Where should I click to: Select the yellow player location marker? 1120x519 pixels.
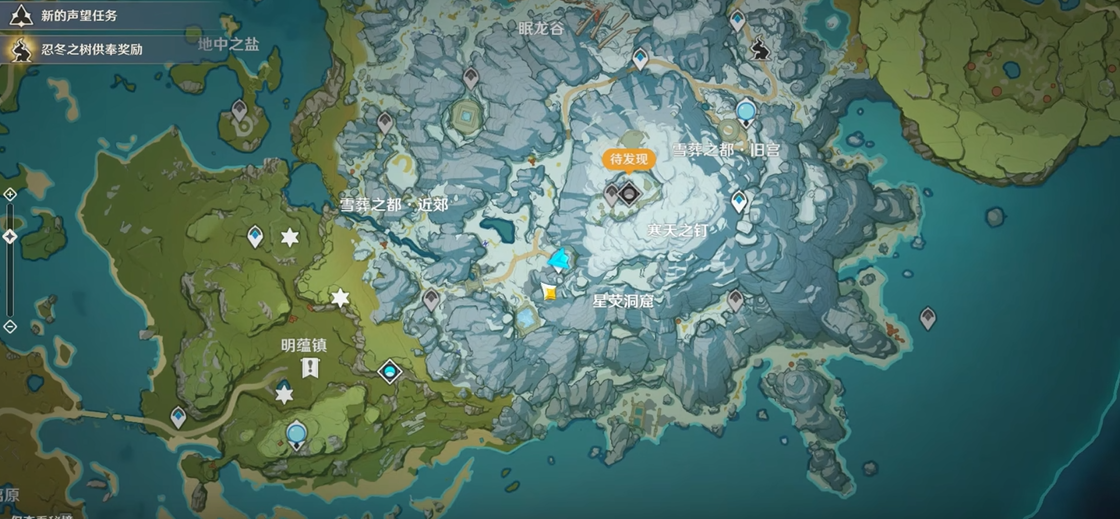pyautogui.click(x=549, y=291)
